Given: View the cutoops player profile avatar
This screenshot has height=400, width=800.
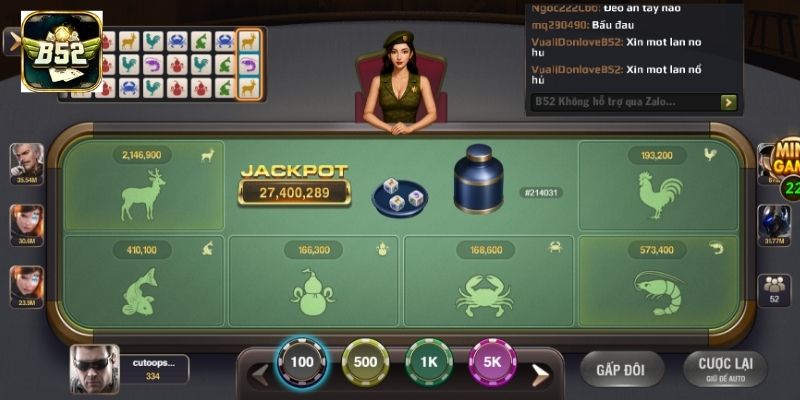Looking at the screenshot, I should coord(94,369).
